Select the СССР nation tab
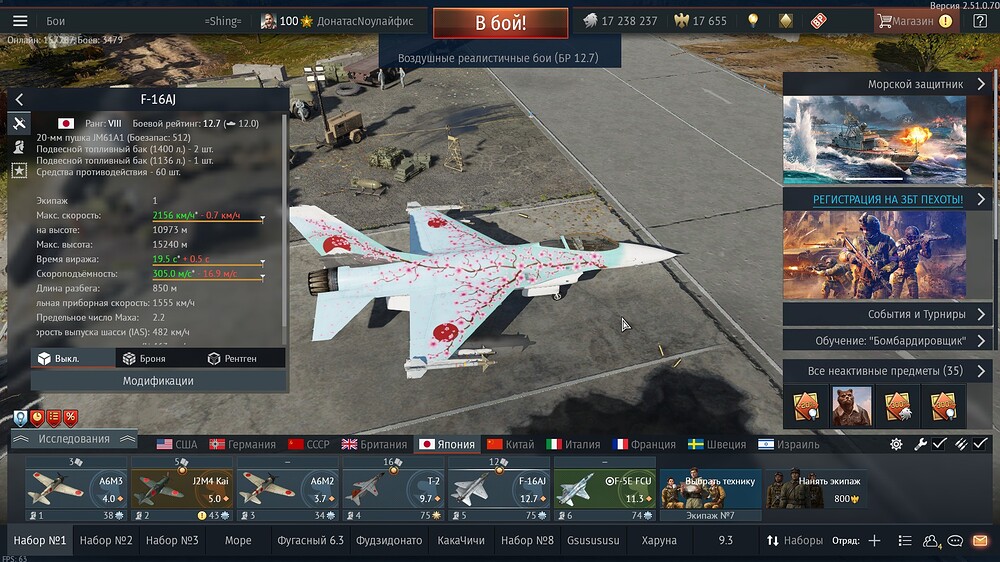Viewport: 1000px width, 562px height. pyautogui.click(x=308, y=444)
